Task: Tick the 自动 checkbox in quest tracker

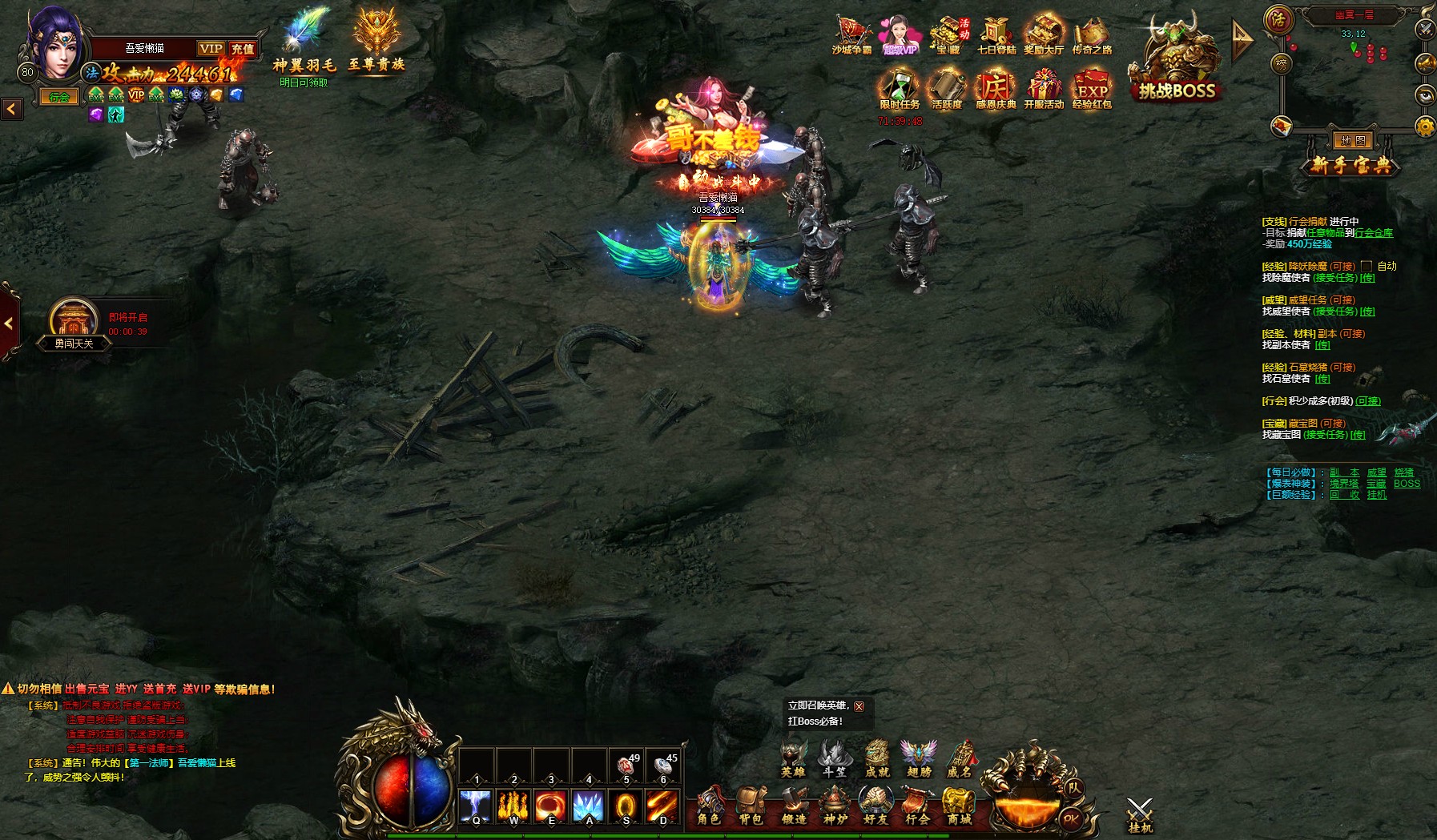Action: (x=1367, y=266)
